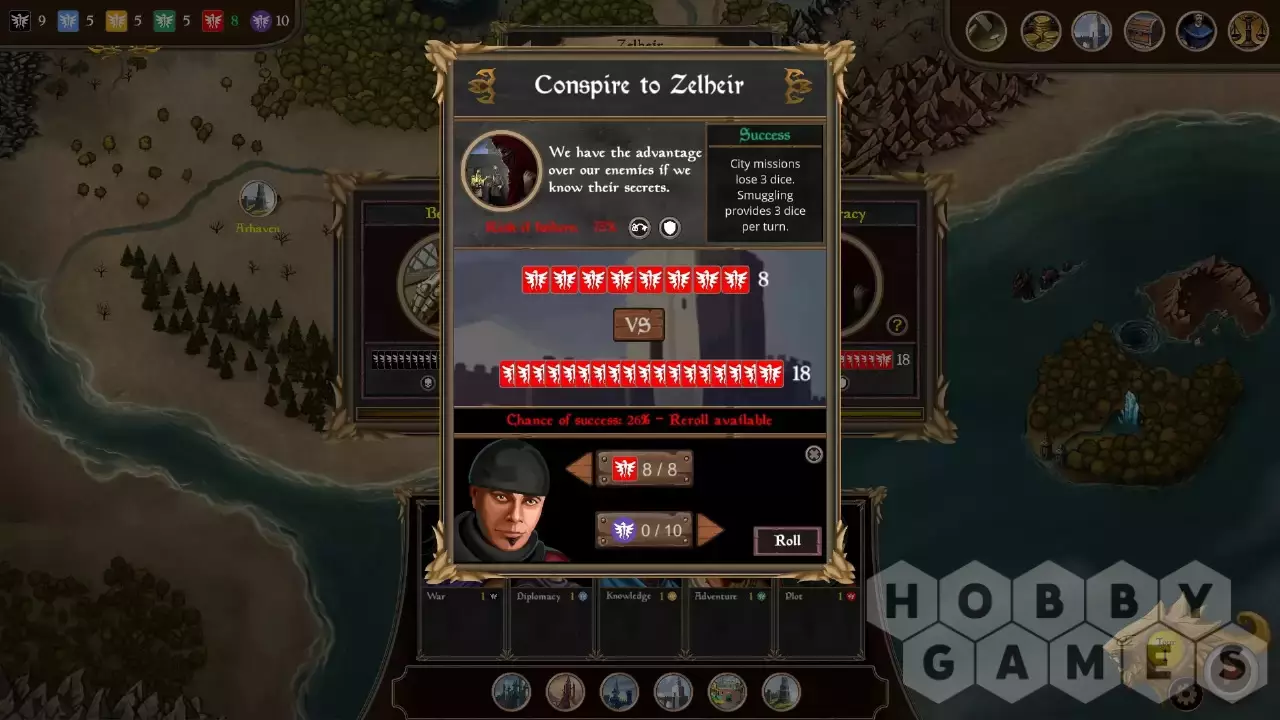The image size is (1280, 720).
Task: Select the green village city thumbnail
Action: (727, 692)
